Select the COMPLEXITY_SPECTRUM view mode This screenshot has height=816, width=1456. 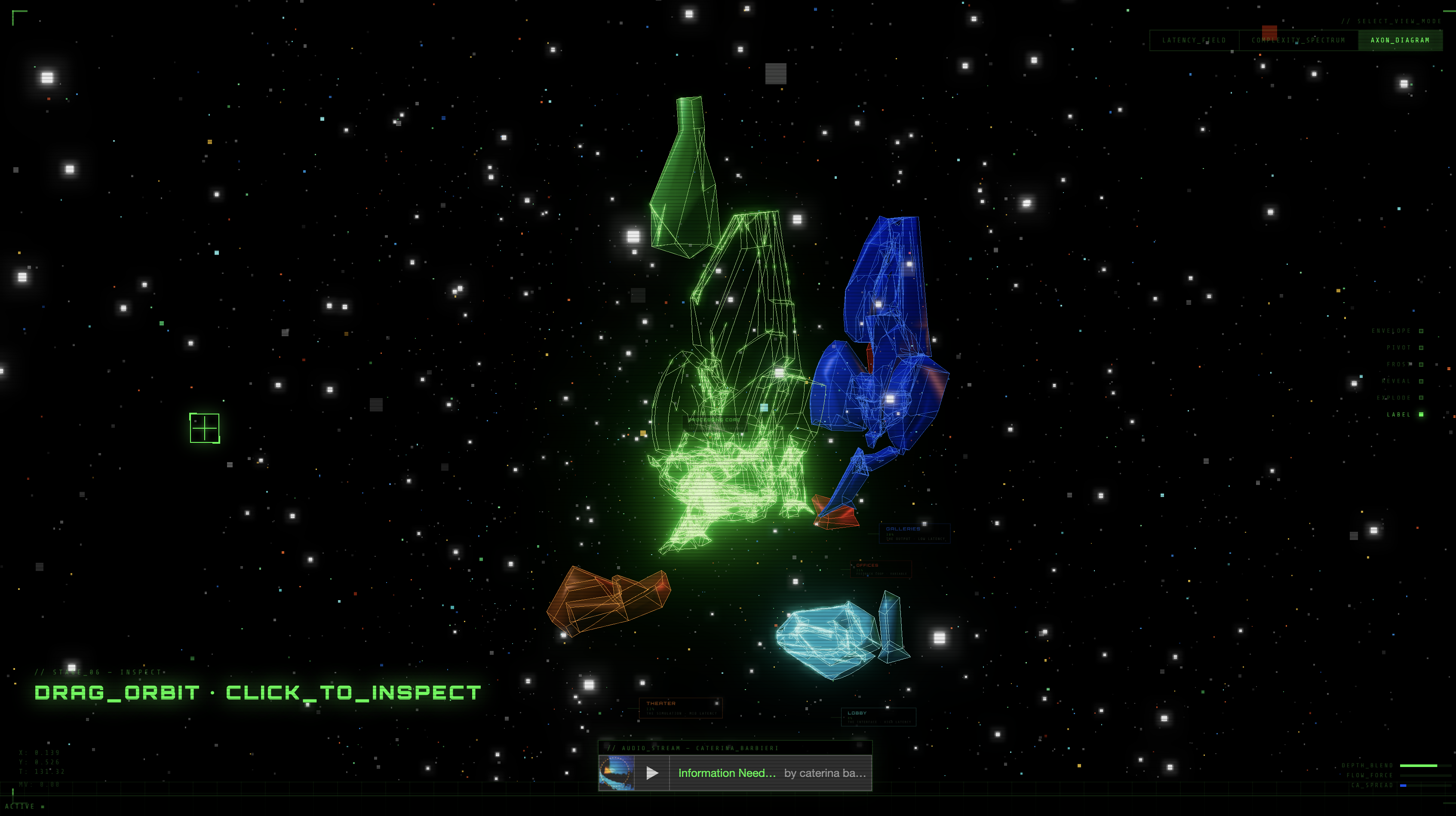pyautogui.click(x=1298, y=40)
